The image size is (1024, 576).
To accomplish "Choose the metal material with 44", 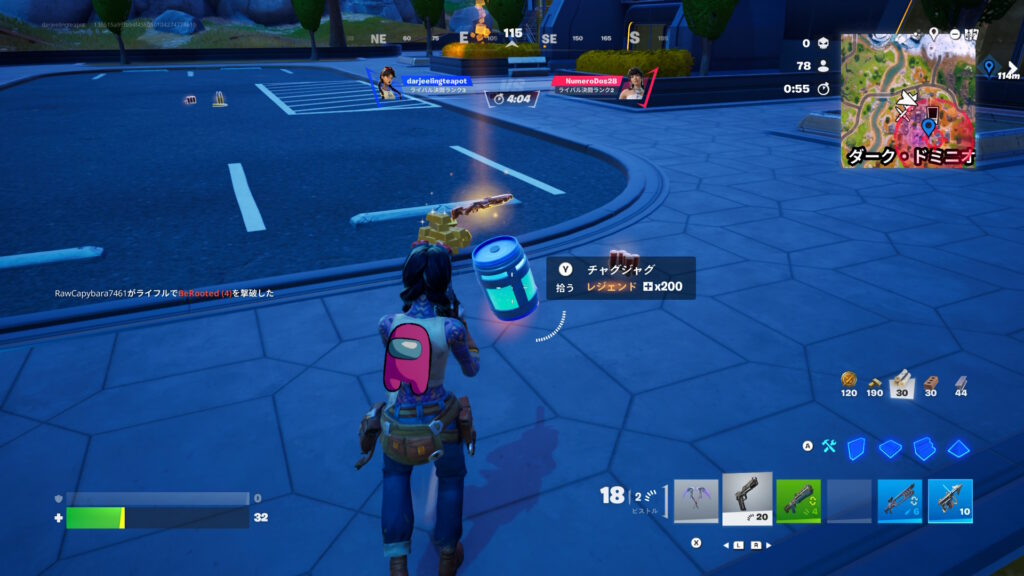I will pos(961,381).
